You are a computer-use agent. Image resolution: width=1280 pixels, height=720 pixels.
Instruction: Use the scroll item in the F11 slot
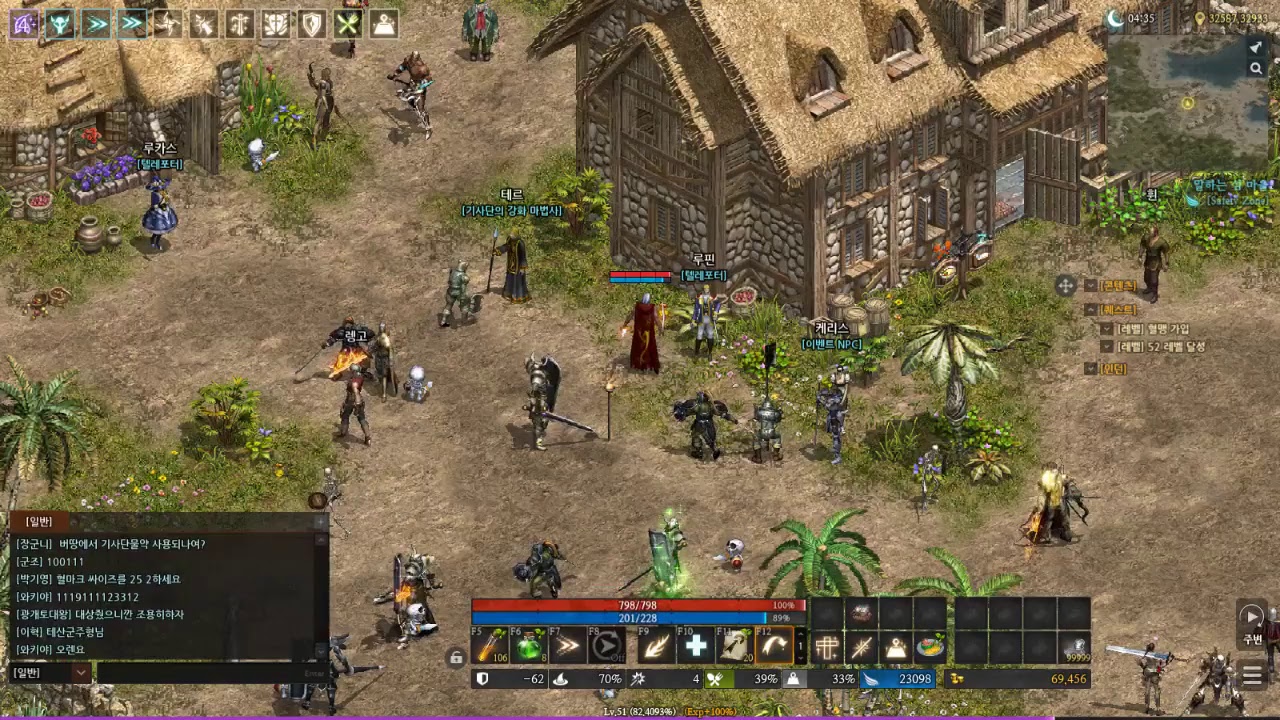click(734, 646)
